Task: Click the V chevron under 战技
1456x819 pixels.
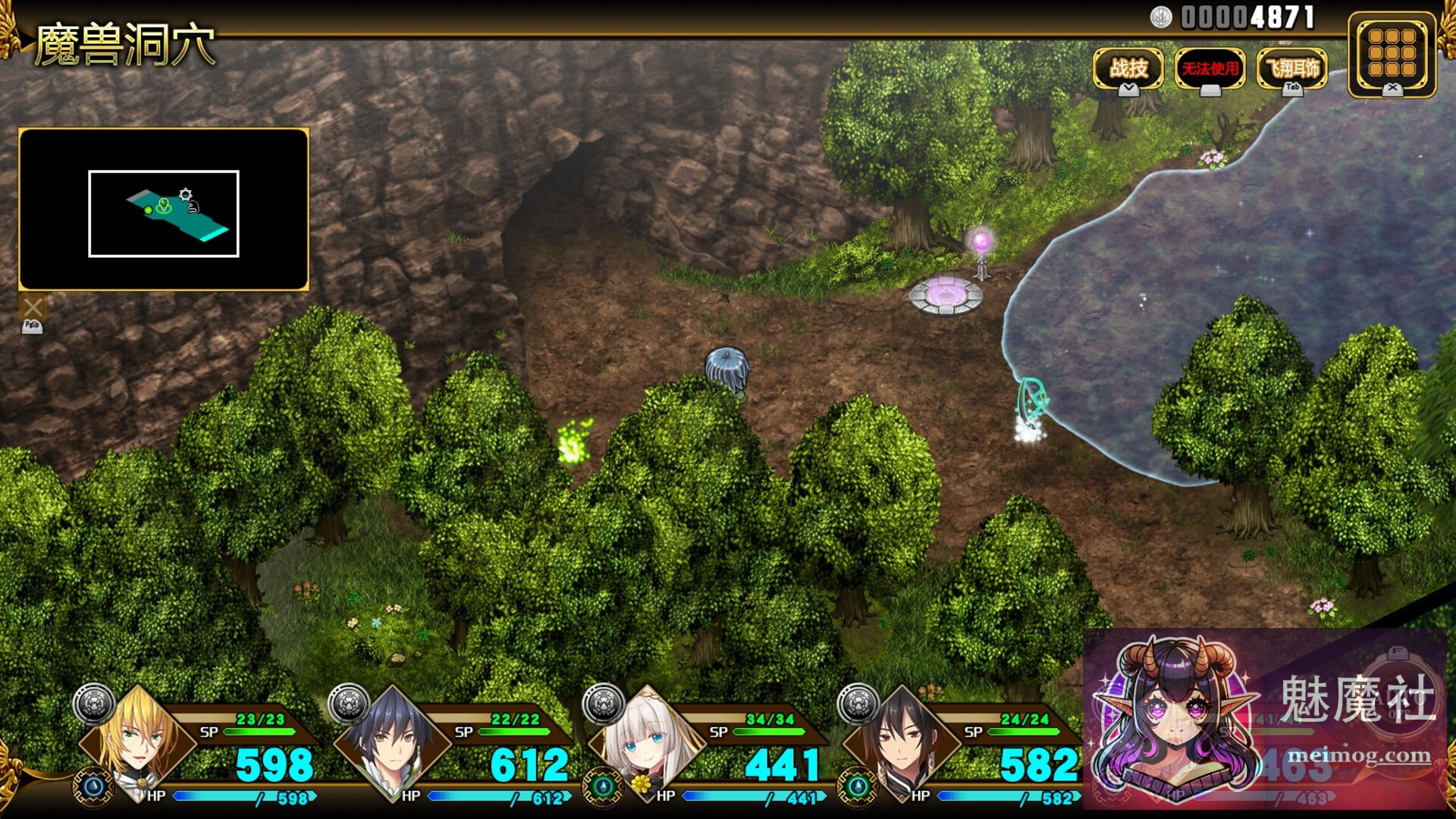Action: [1128, 89]
